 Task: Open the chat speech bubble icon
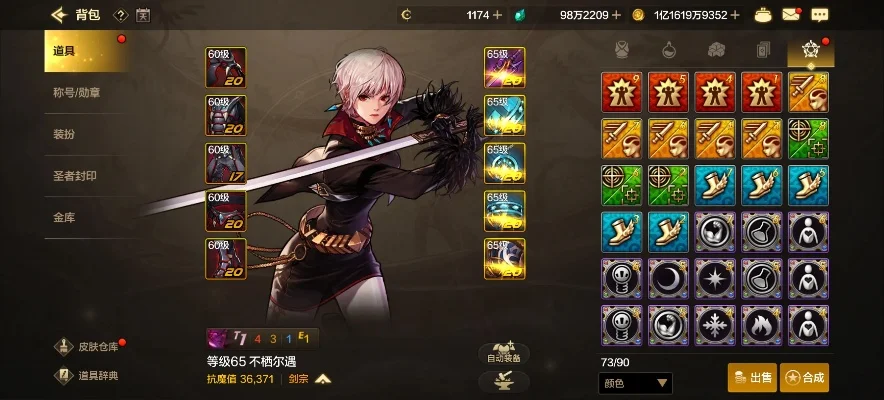tap(820, 15)
